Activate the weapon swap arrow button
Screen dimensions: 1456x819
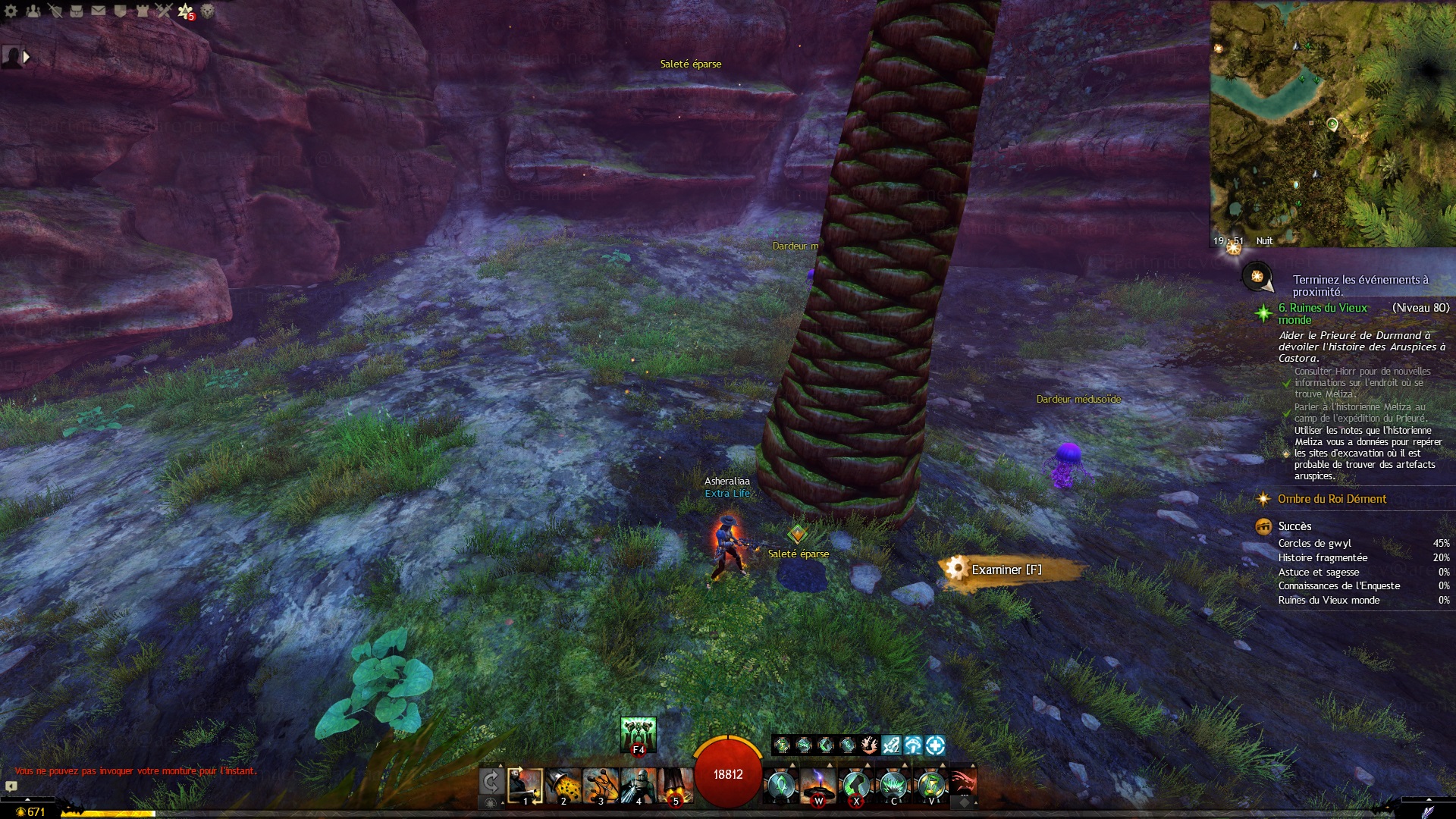click(491, 781)
